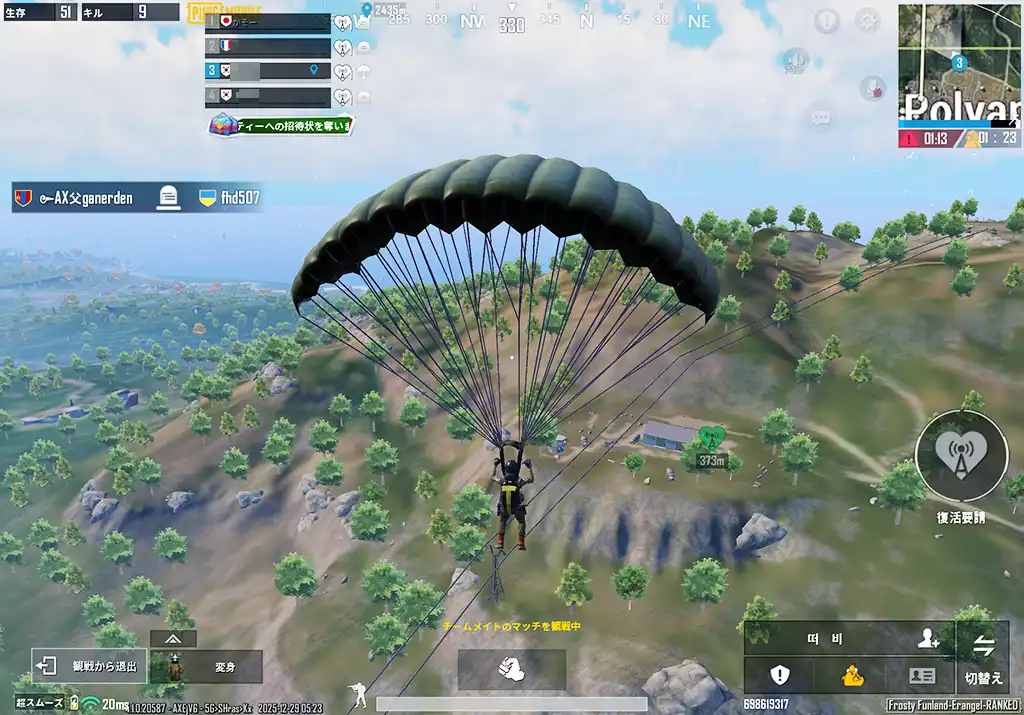The image size is (1024, 715).
Task: Expand the arrow above the 変身 button
Action: pos(174,638)
